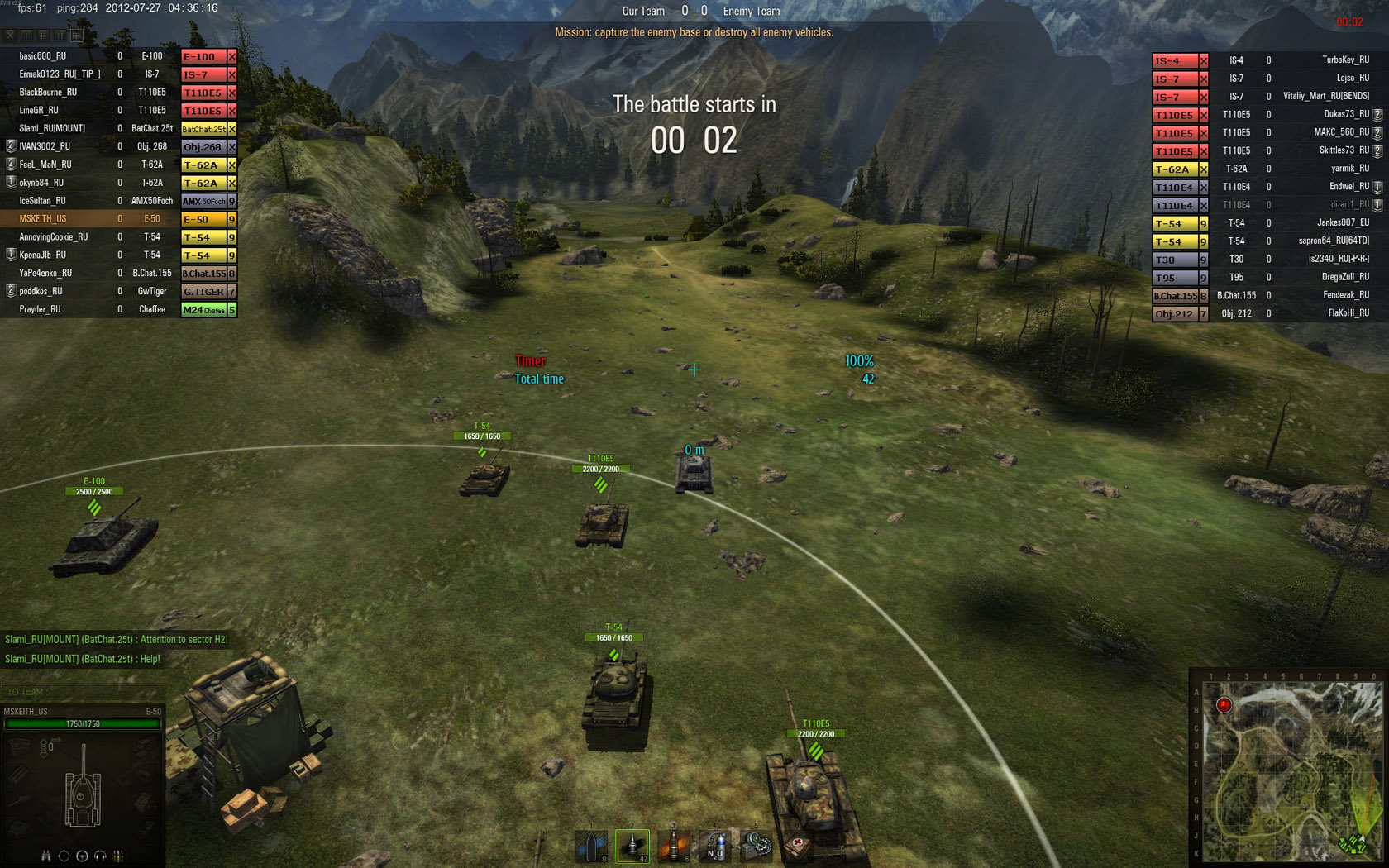Click the red X marker next to IS-4
The image size is (1389, 868).
point(1203,60)
